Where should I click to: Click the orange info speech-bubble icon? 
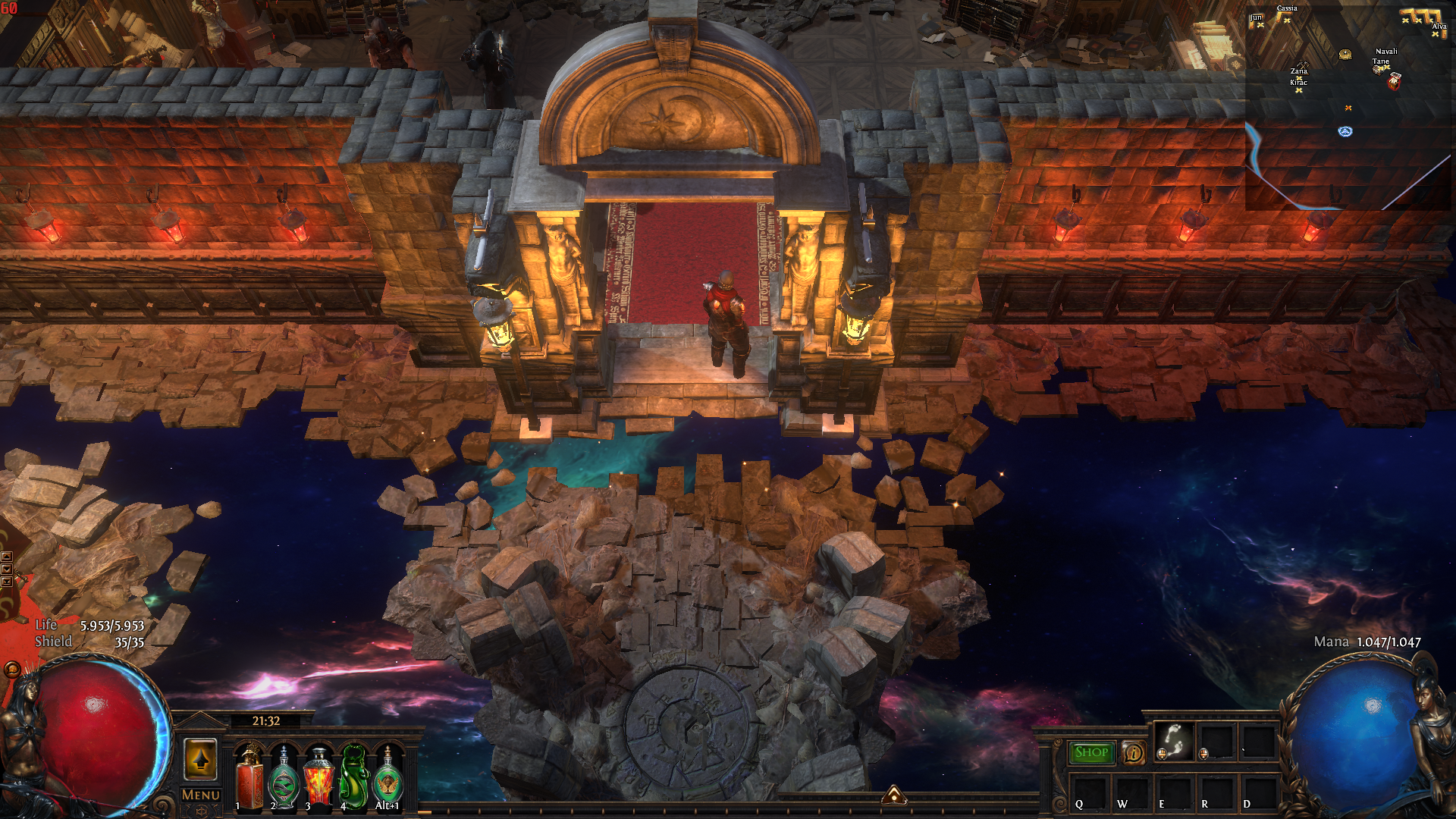point(1133,752)
